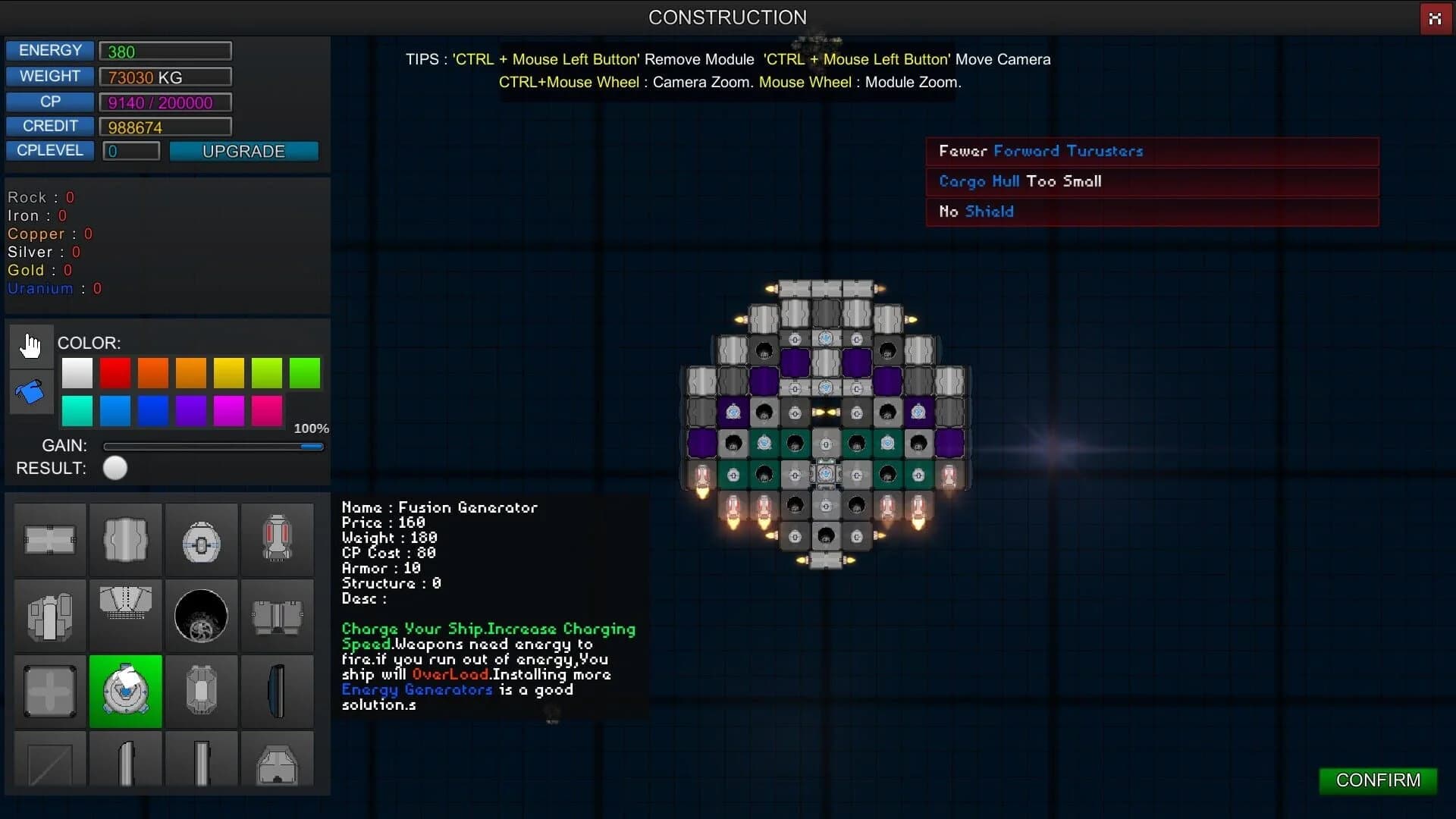Select the circular fan intake module
The height and width of the screenshot is (819, 1456).
pyautogui.click(x=201, y=616)
